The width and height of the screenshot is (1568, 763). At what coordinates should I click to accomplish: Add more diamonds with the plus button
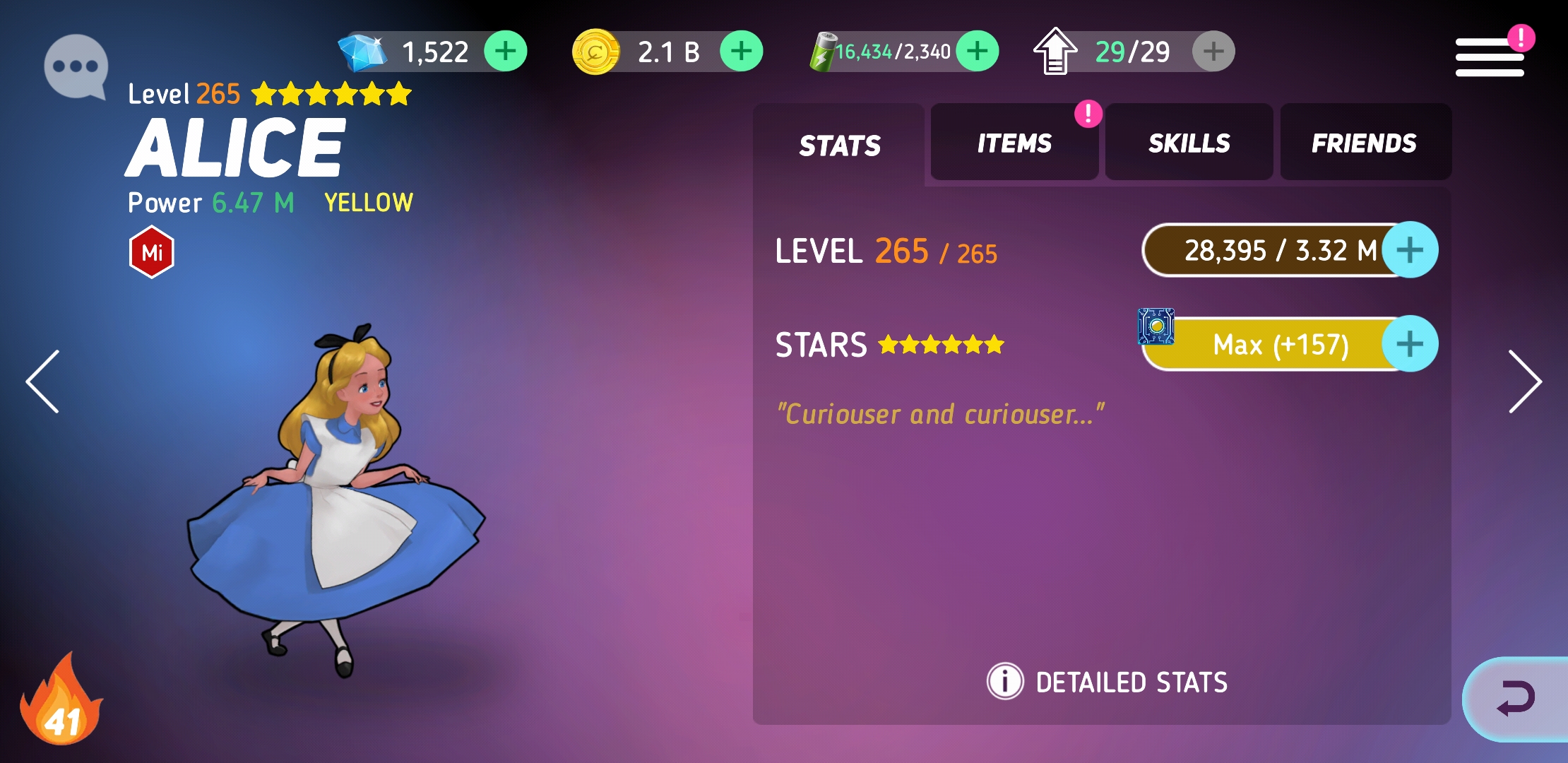(x=505, y=52)
